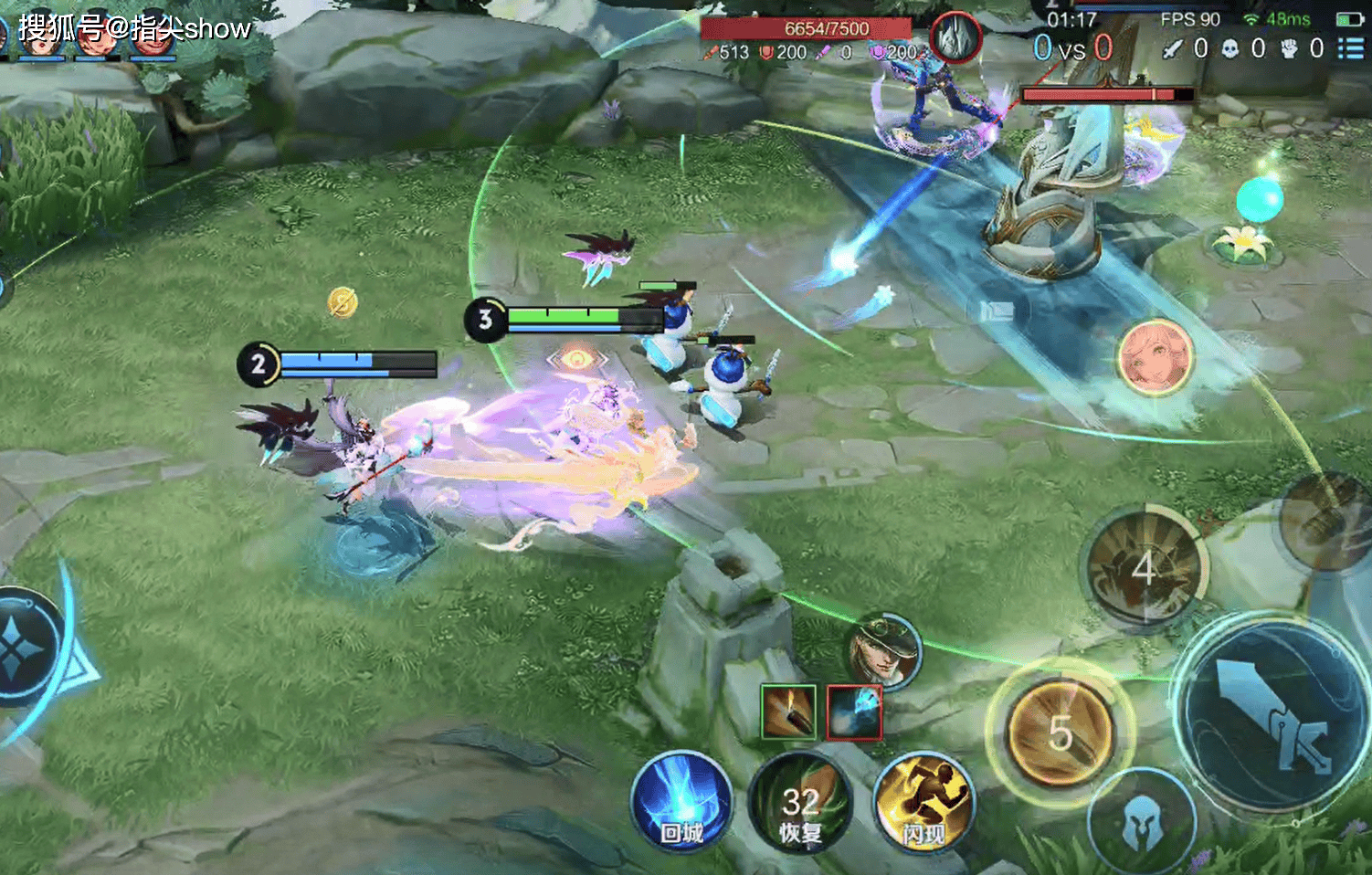This screenshot has height=875, width=1372.
Task: Buy the green-bordered recommended item
Action: click(x=787, y=712)
